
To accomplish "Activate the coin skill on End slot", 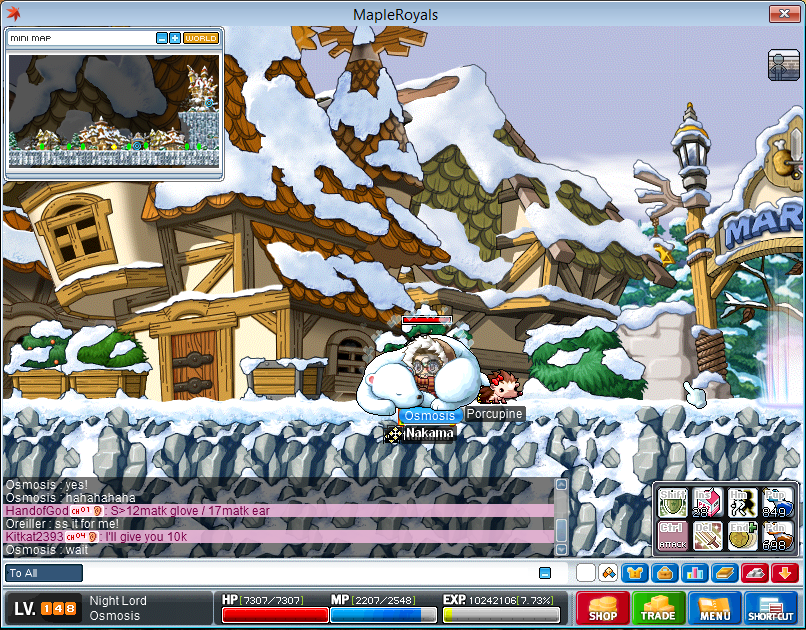I will tap(742, 535).
